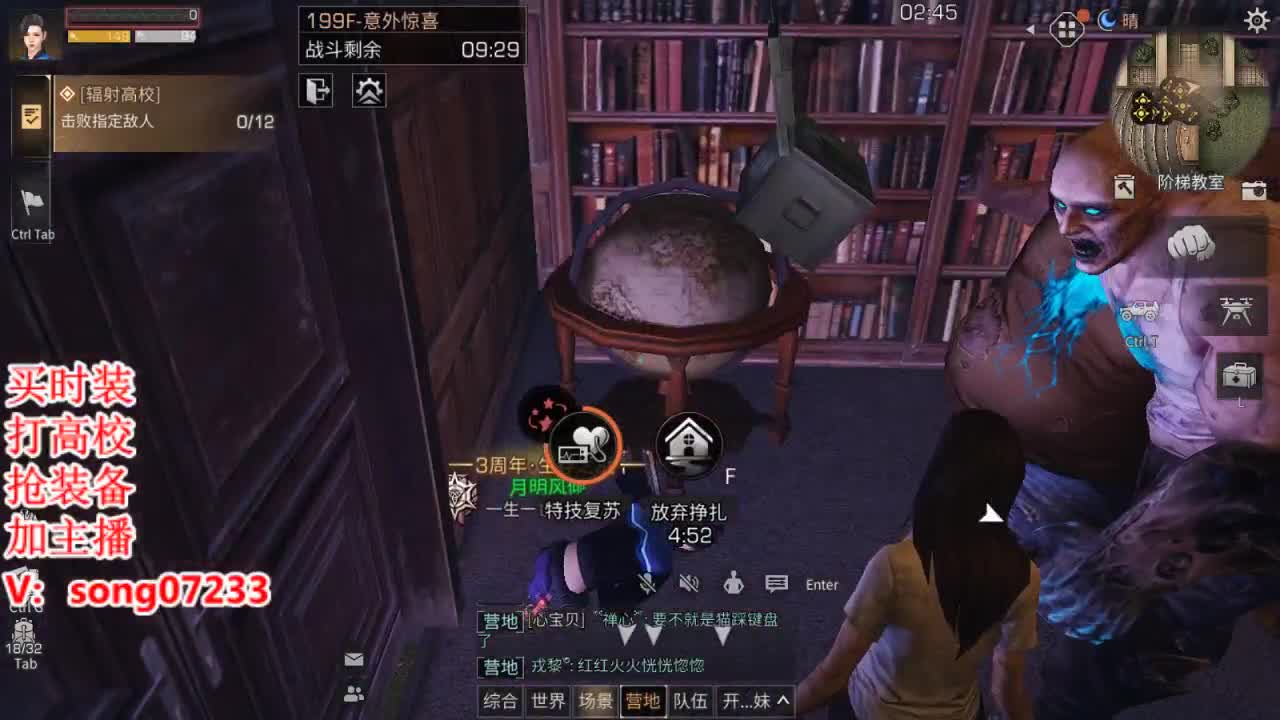
Task: Summon the vehicle with the car icon
Action: pyautogui.click(x=1141, y=312)
